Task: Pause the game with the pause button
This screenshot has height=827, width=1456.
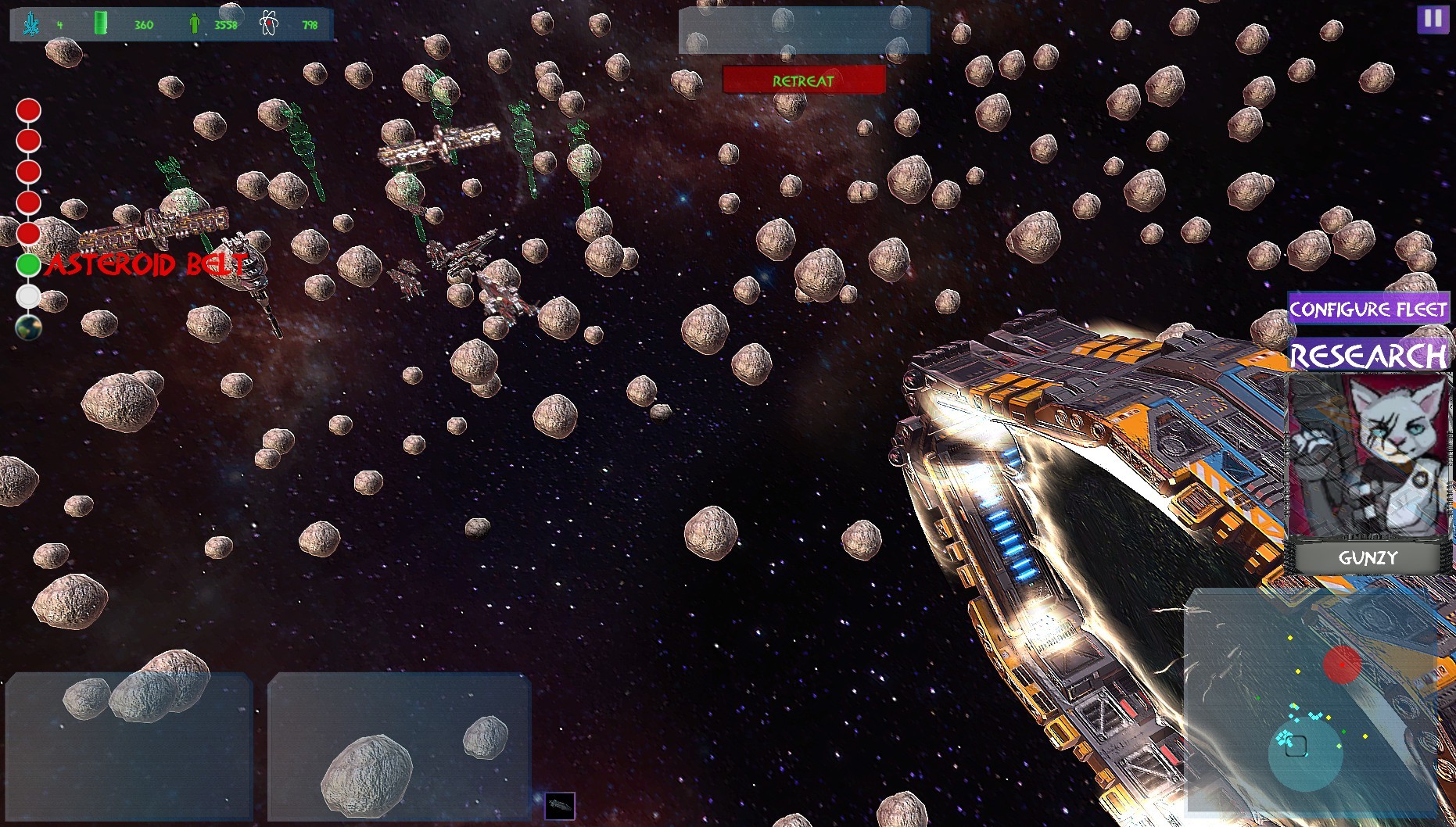Action: tap(1433, 19)
